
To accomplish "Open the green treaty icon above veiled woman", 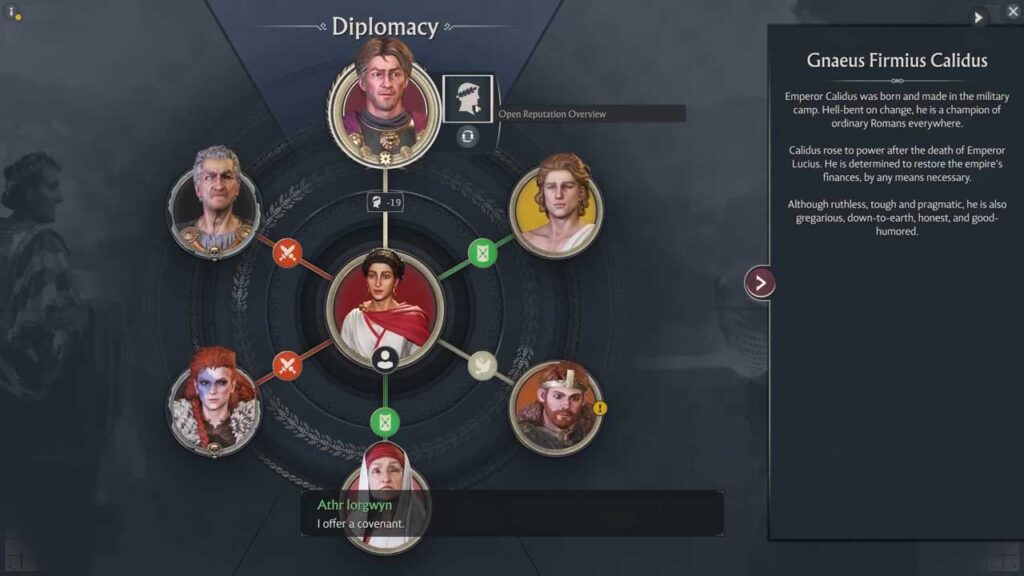I will (x=384, y=421).
